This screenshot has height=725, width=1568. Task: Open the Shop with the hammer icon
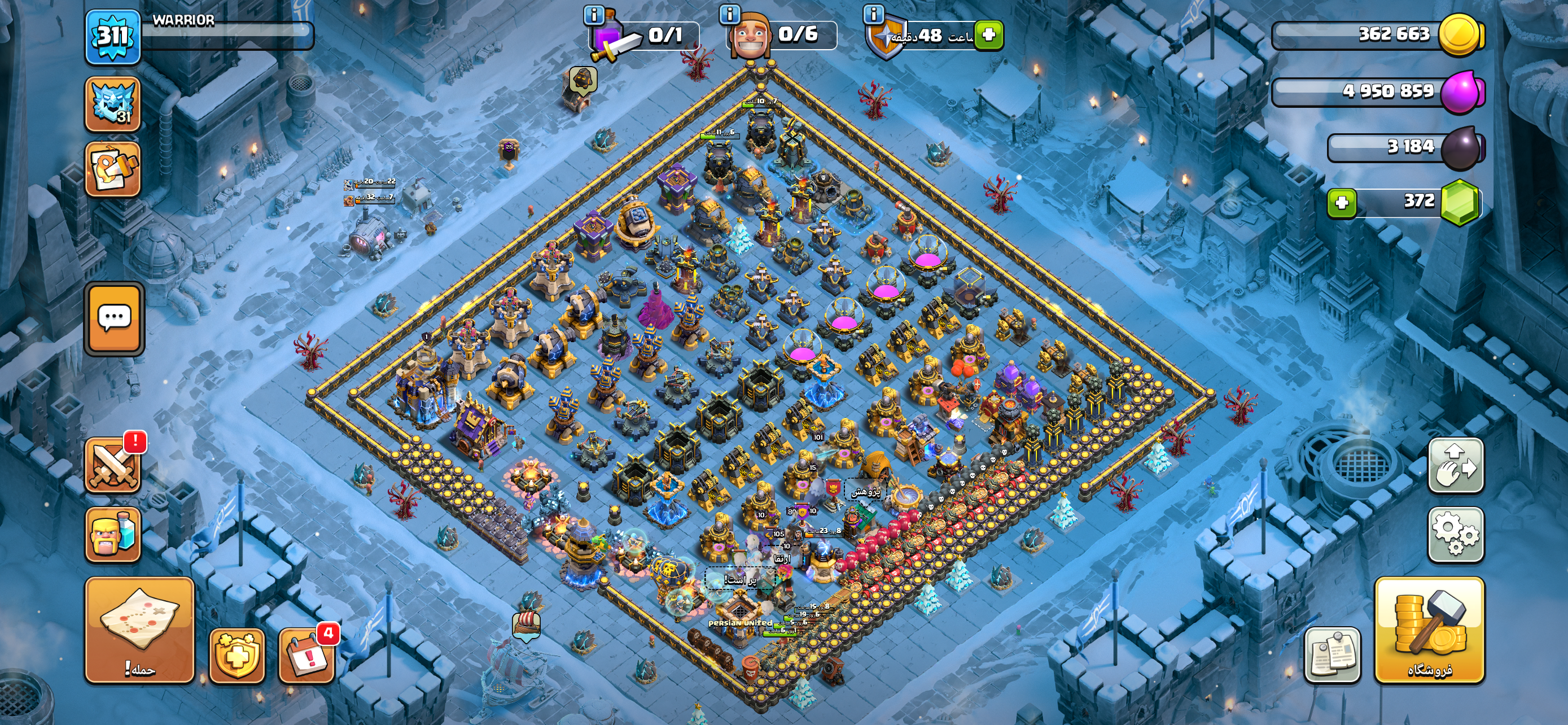(1429, 630)
